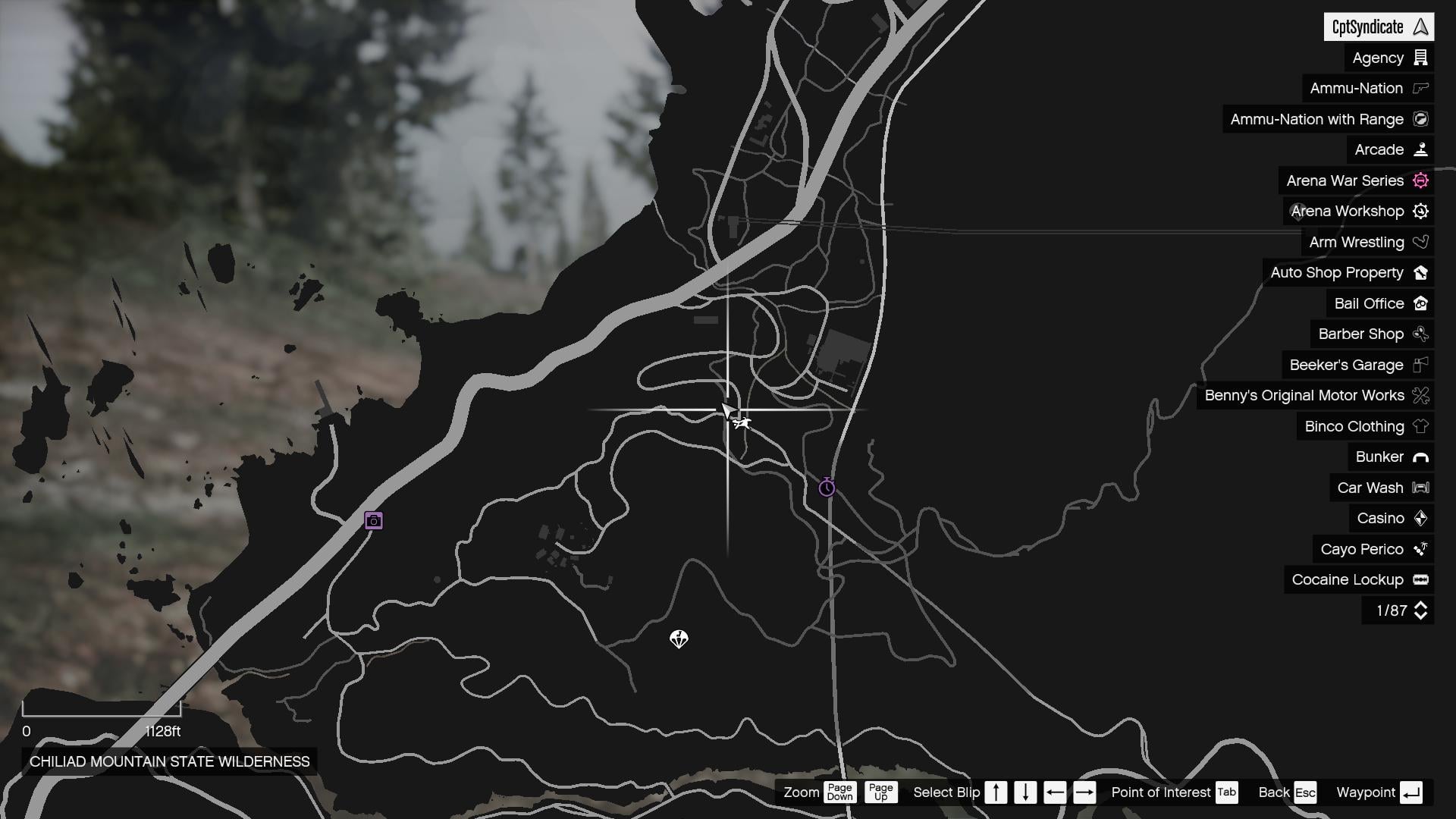Select the Casino diamond icon
Image resolution: width=1456 pixels, height=819 pixels.
point(1420,518)
